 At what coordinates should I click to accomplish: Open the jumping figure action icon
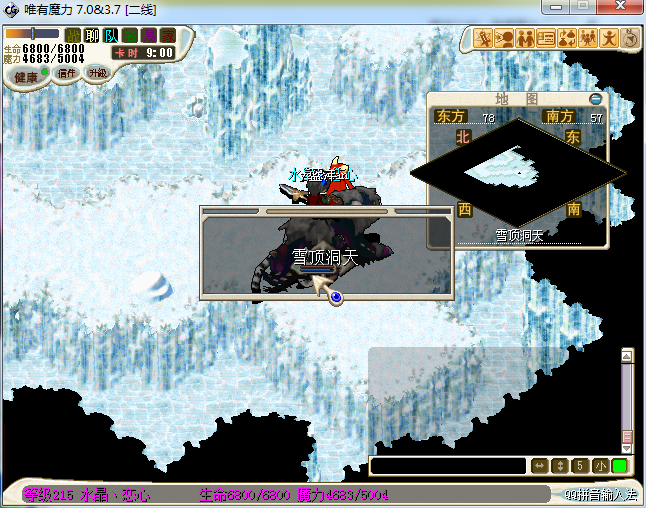(x=609, y=39)
